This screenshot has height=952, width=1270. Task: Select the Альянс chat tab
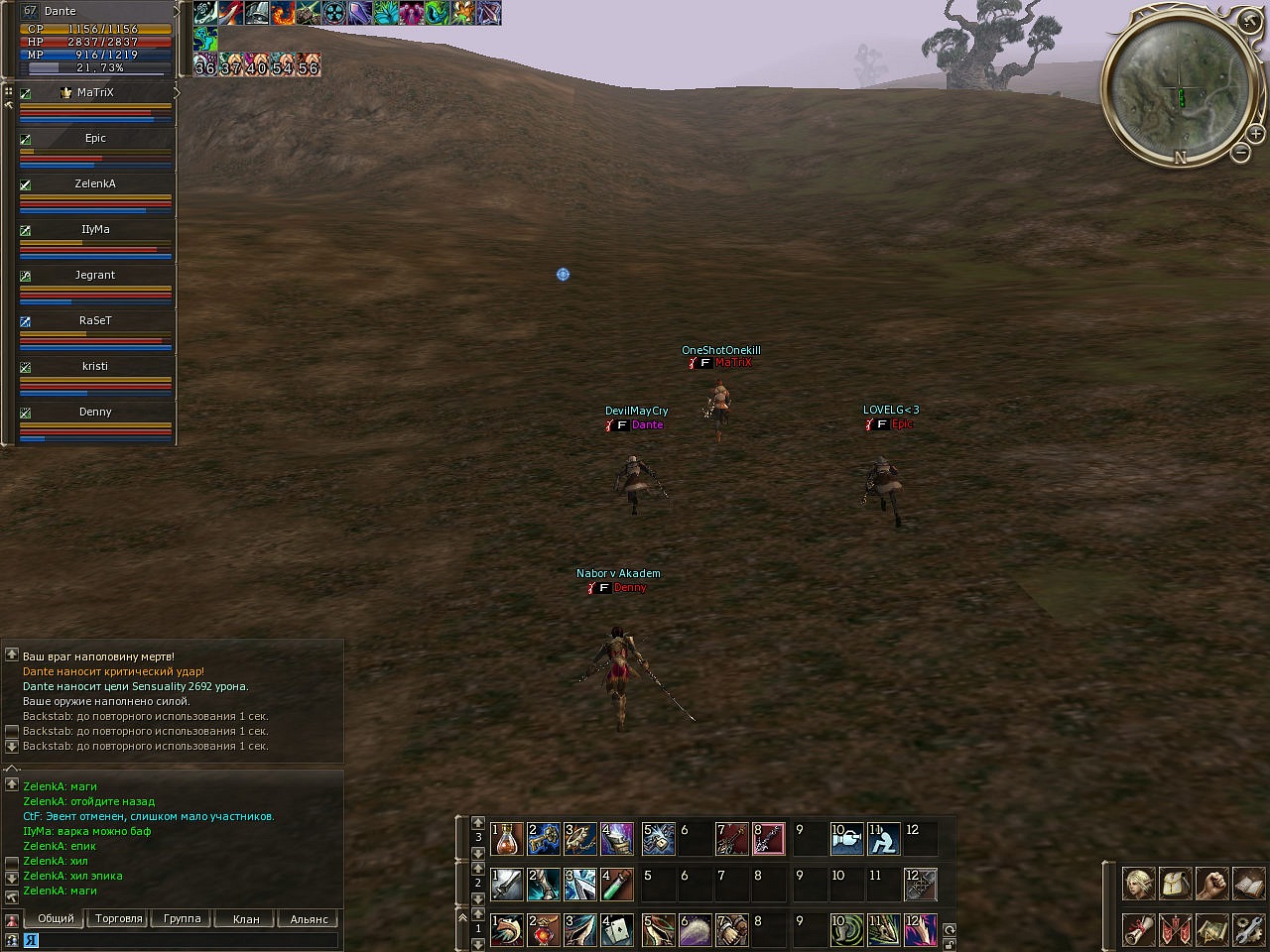[x=309, y=919]
